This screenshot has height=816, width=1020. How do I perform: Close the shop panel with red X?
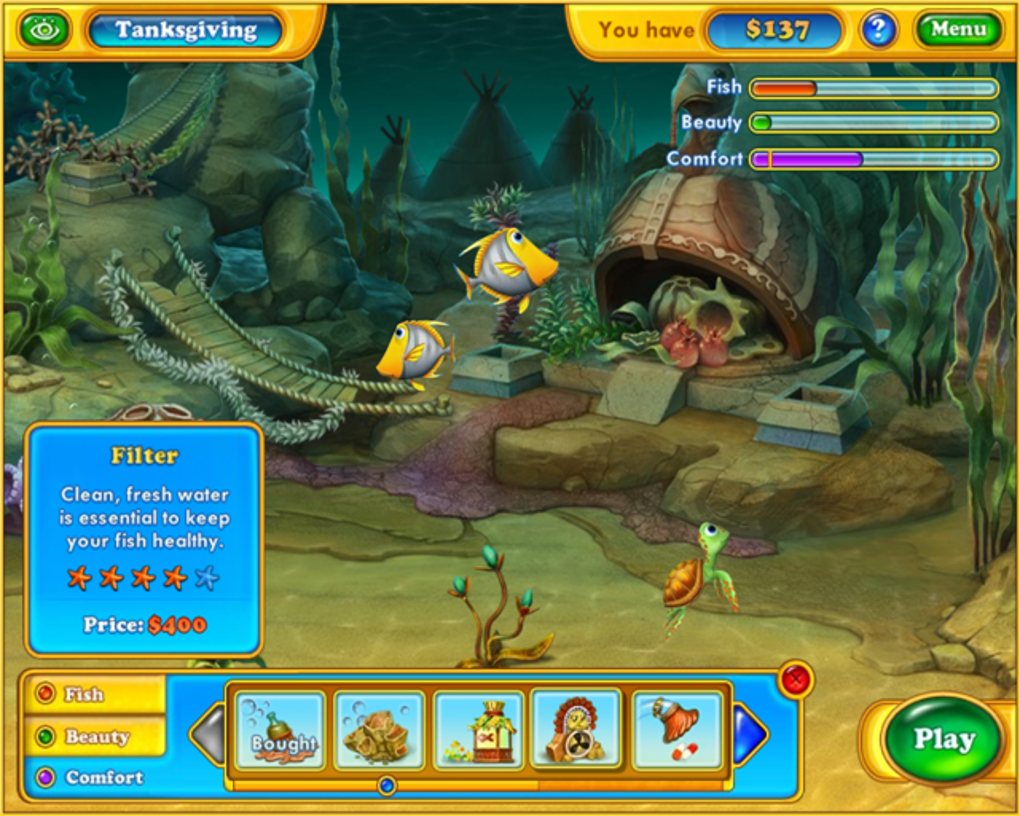pos(796,681)
